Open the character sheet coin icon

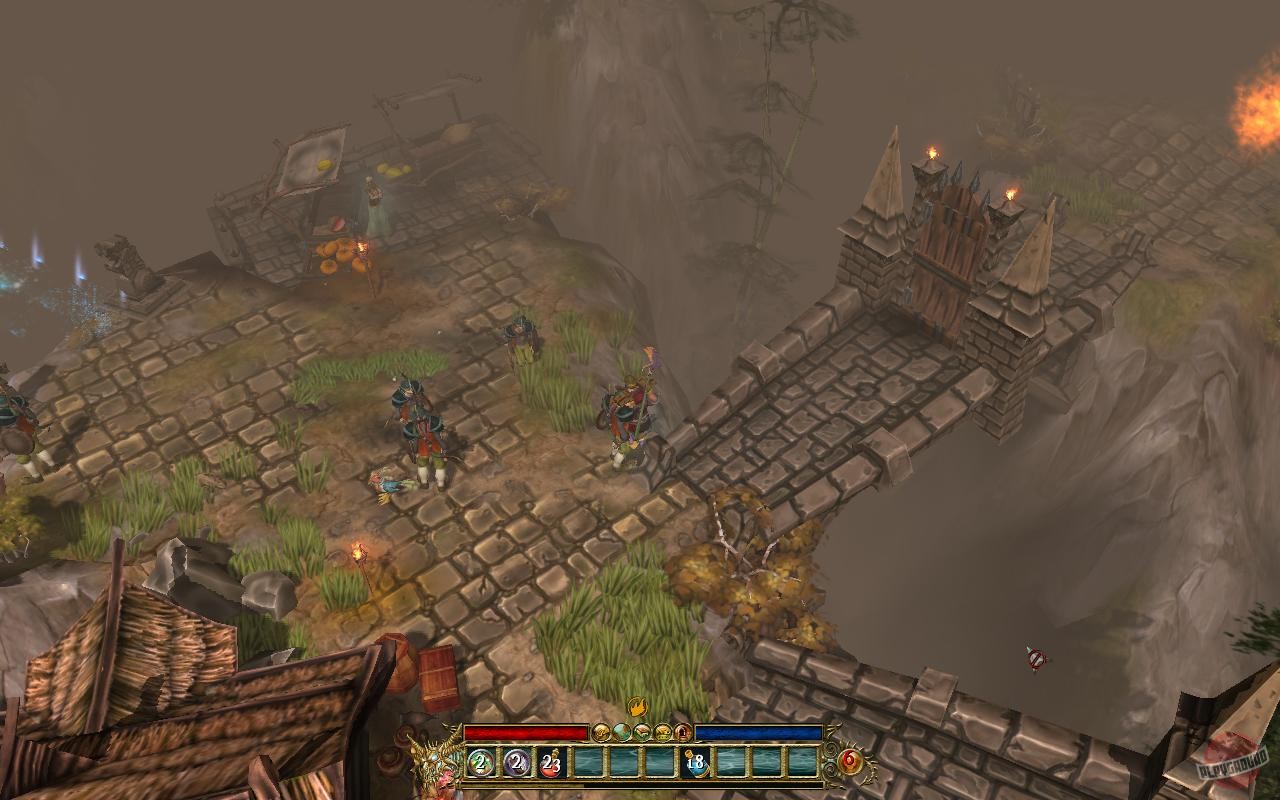pos(600,732)
